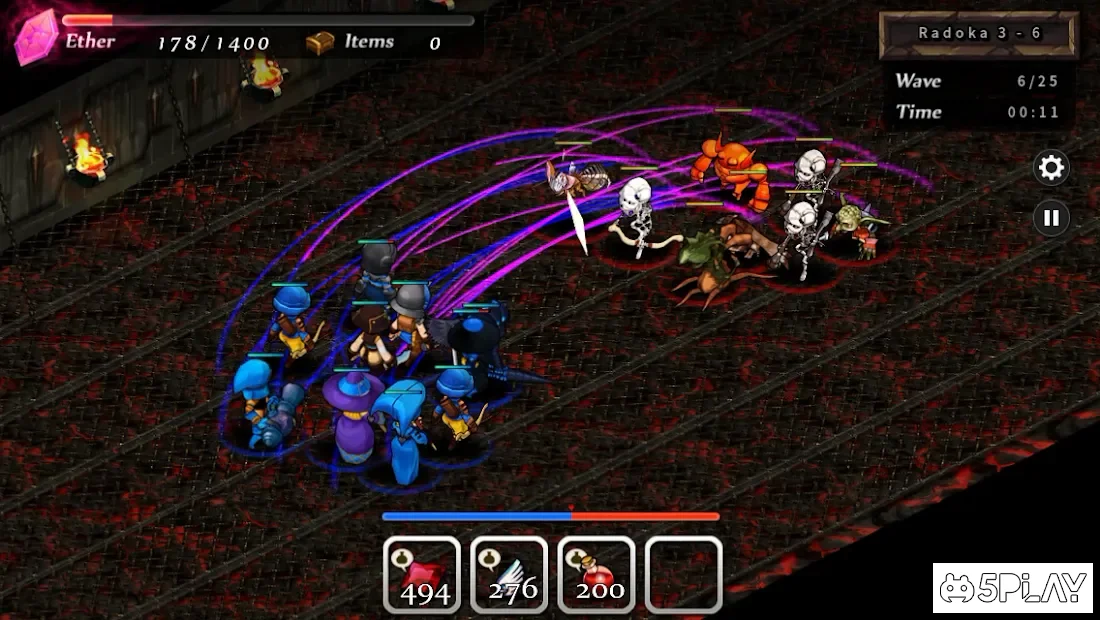The height and width of the screenshot is (620, 1100).
Task: Open the Items treasure chest
Action: click(320, 42)
